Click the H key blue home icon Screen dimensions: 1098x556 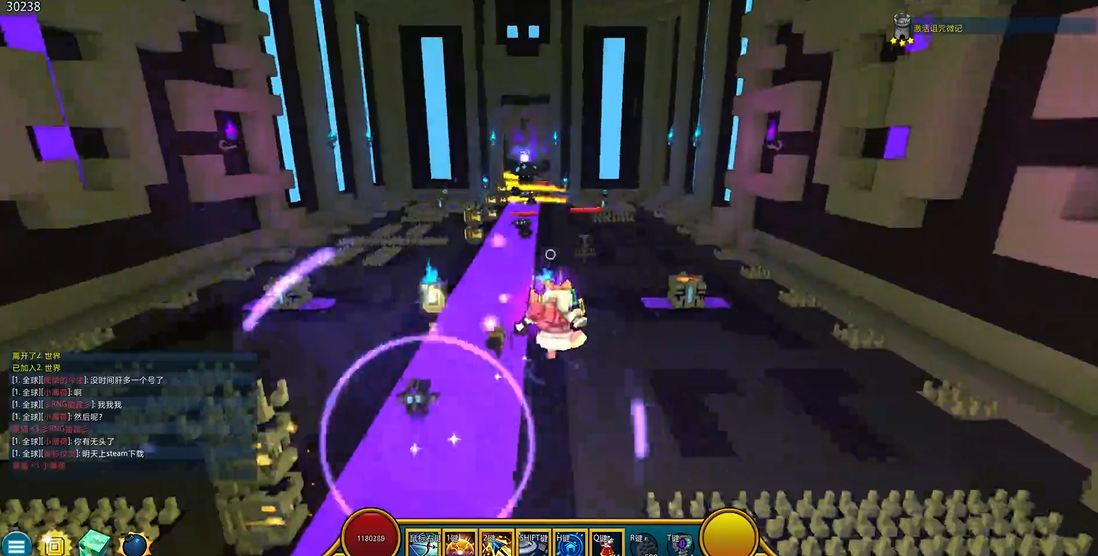pyautogui.click(x=569, y=544)
